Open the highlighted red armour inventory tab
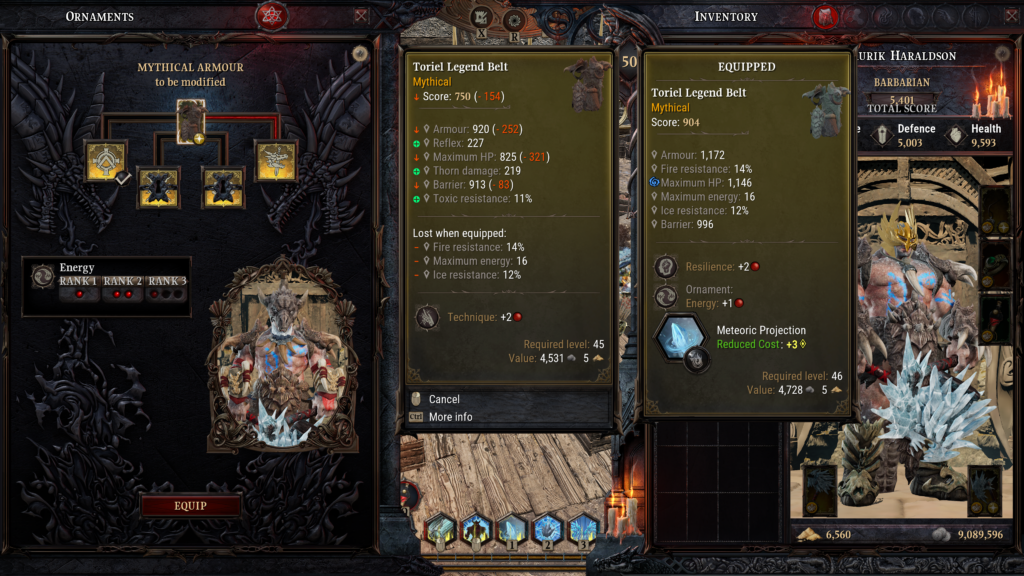This screenshot has width=1024, height=576. point(825,16)
